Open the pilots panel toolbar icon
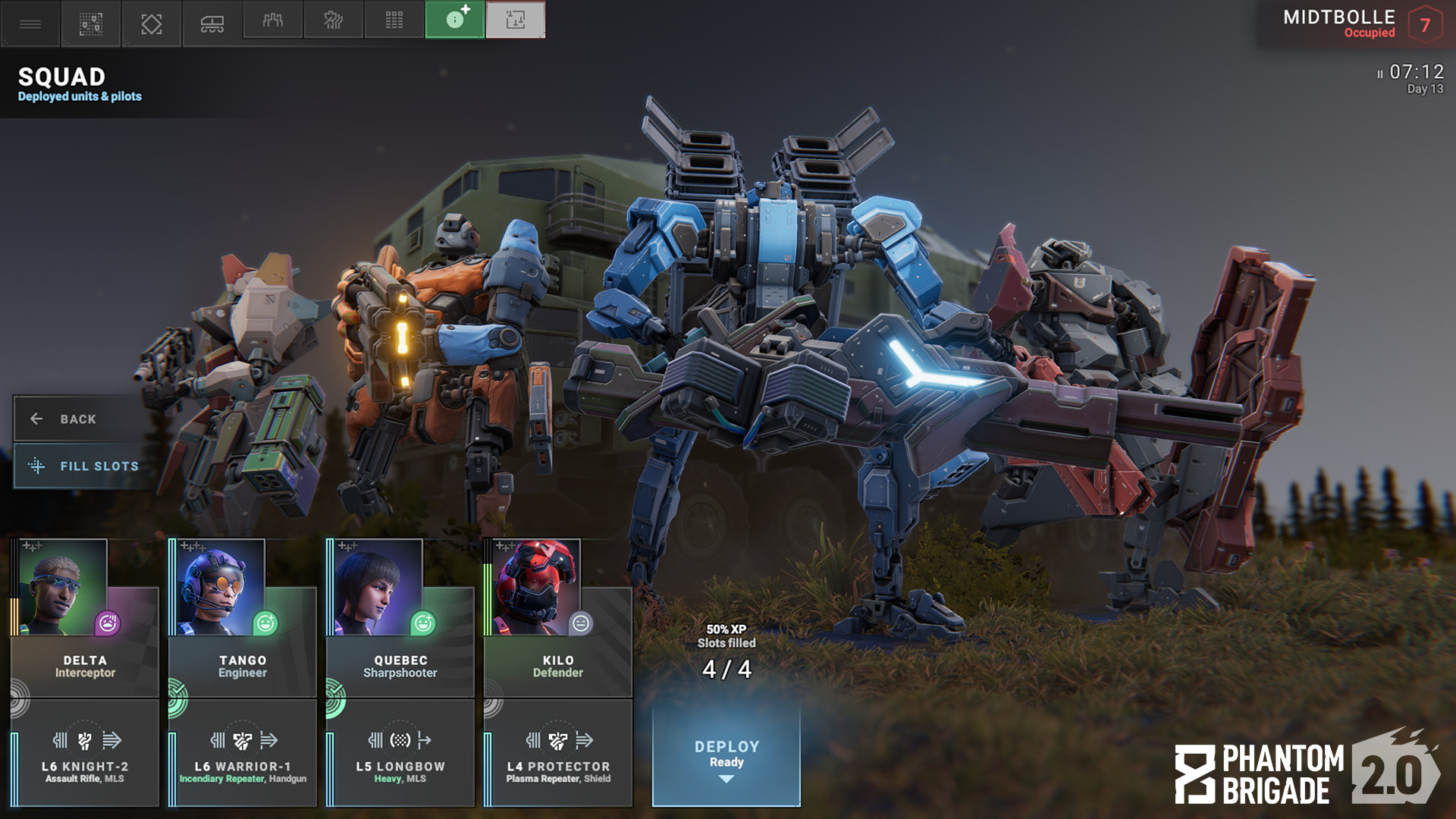The height and width of the screenshot is (819, 1456). (x=271, y=23)
